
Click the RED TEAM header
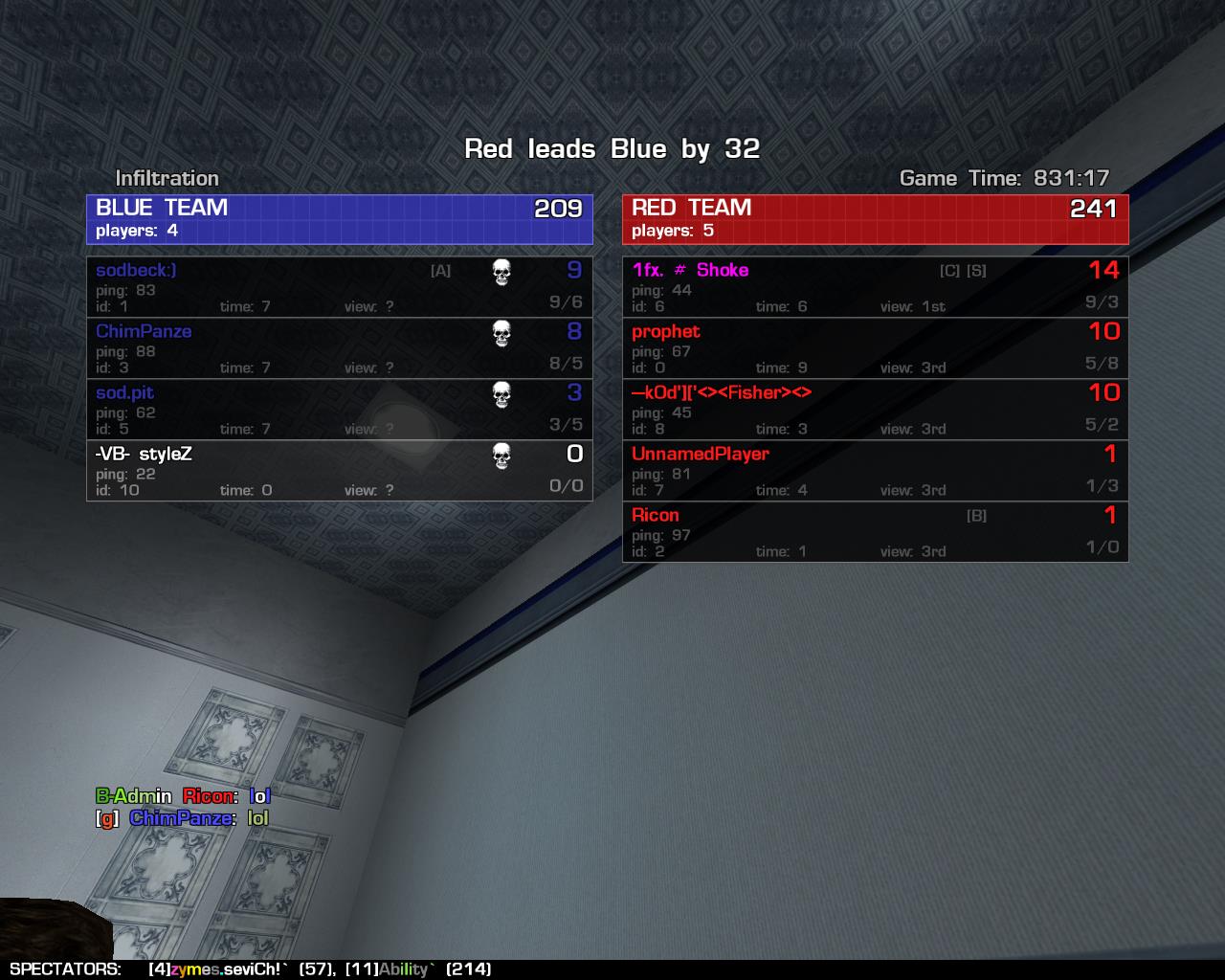(875, 219)
